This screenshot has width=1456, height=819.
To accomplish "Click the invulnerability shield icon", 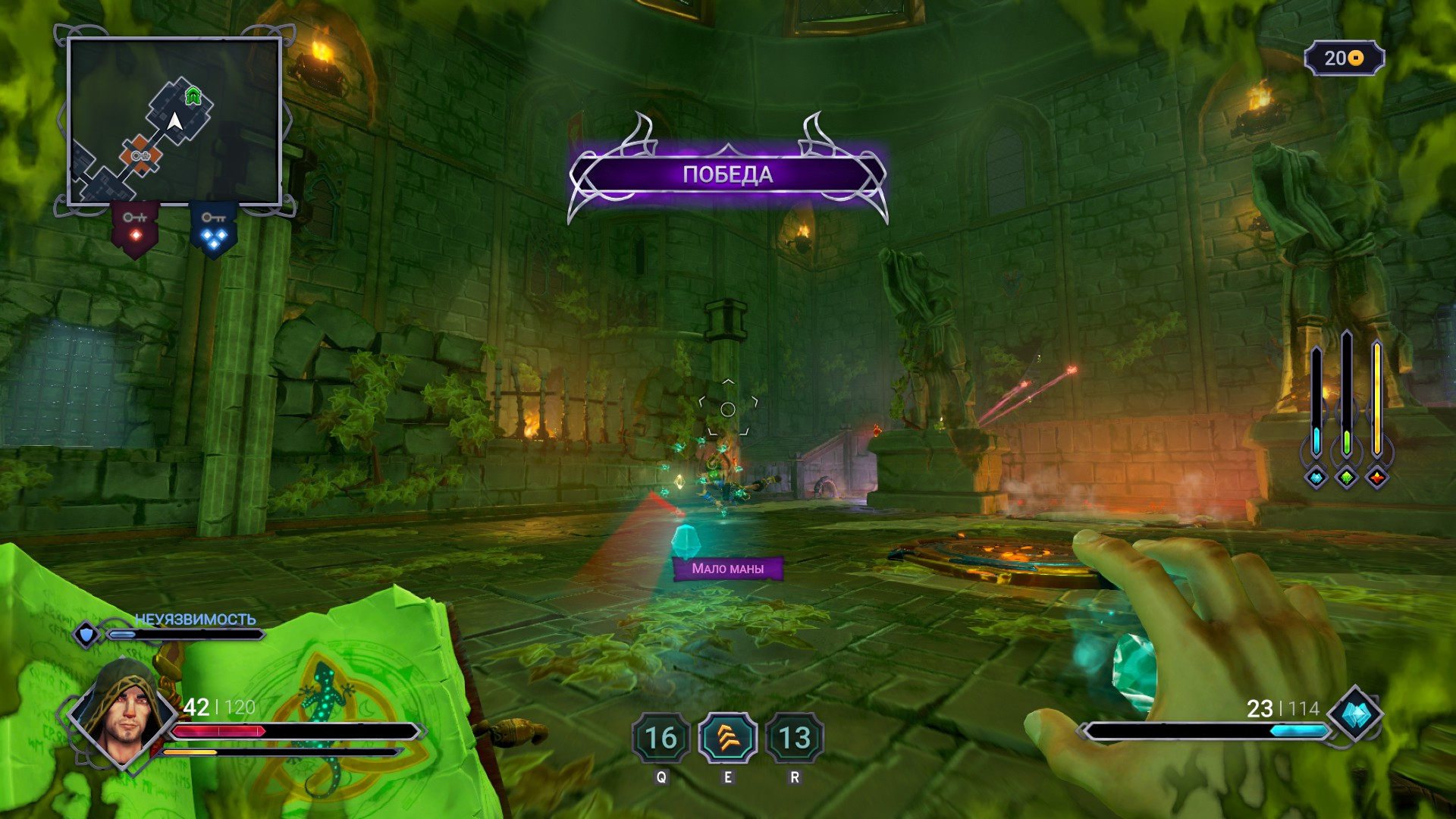I will pyautogui.click(x=86, y=634).
